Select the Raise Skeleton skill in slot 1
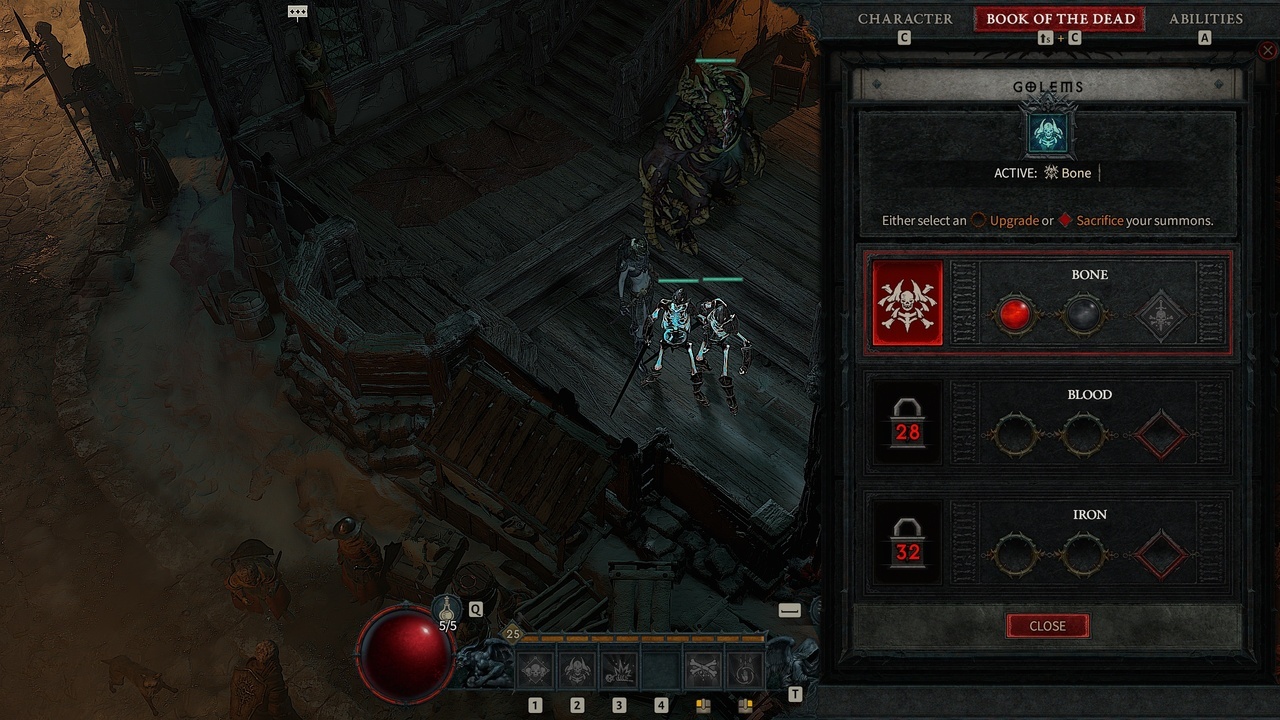The height and width of the screenshot is (720, 1280). [x=534, y=669]
